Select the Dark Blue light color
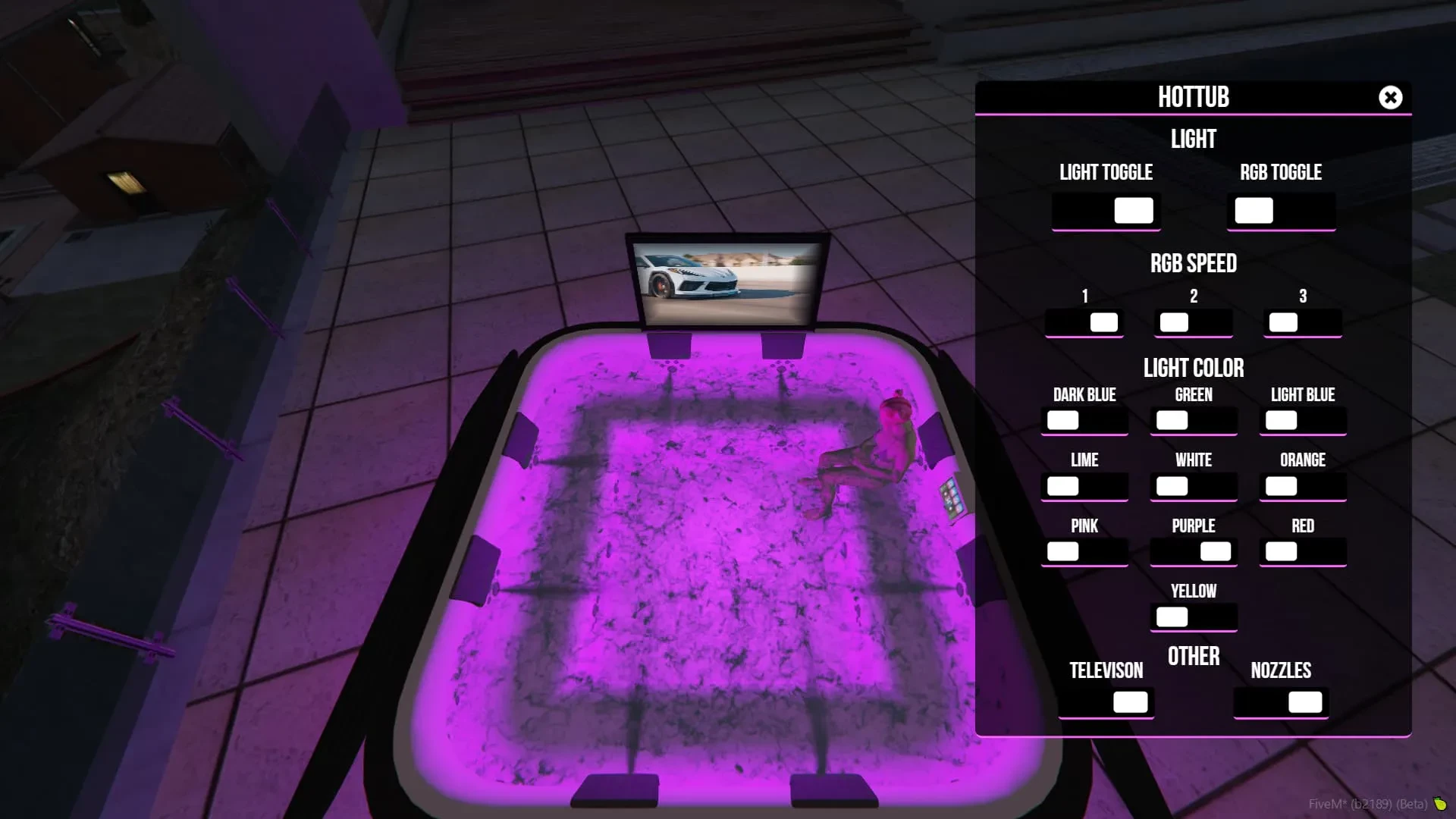Viewport: 1456px width, 819px height. click(x=1084, y=419)
